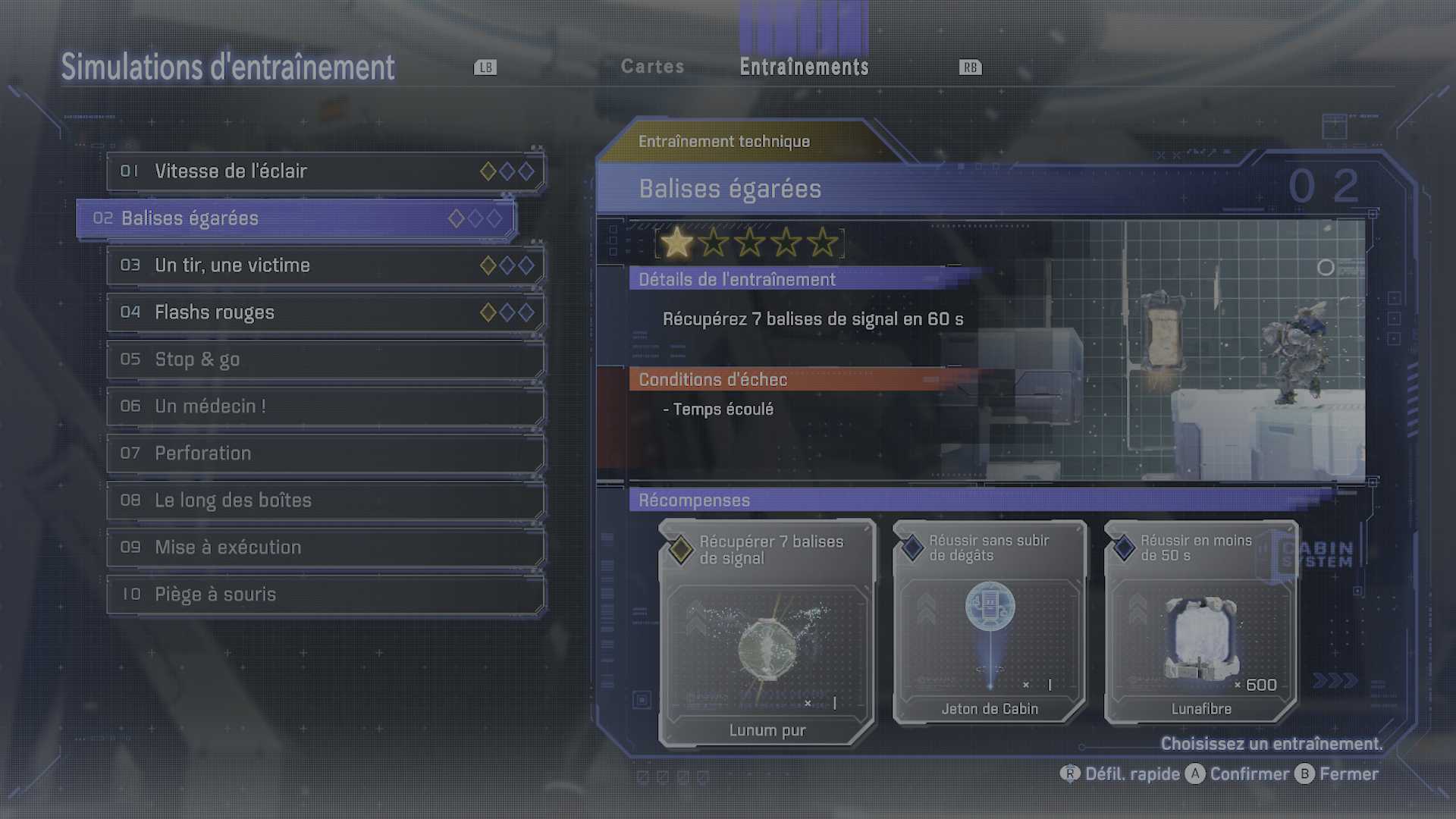Inspect the Lunafibre reward card
Image resolution: width=1456 pixels, height=819 pixels.
point(1201,622)
